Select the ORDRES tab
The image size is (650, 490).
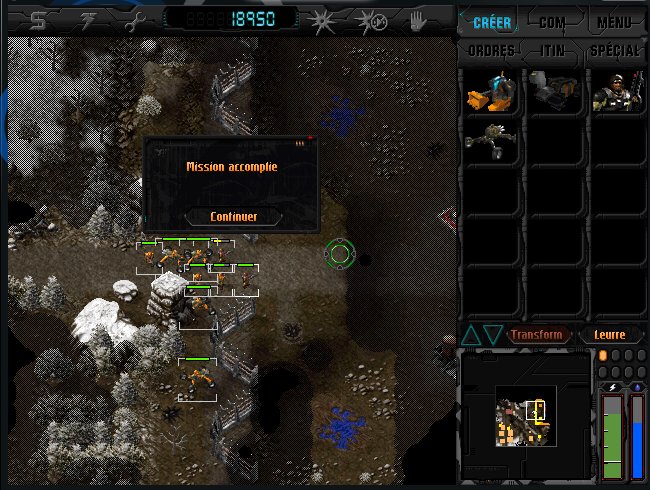(x=491, y=51)
